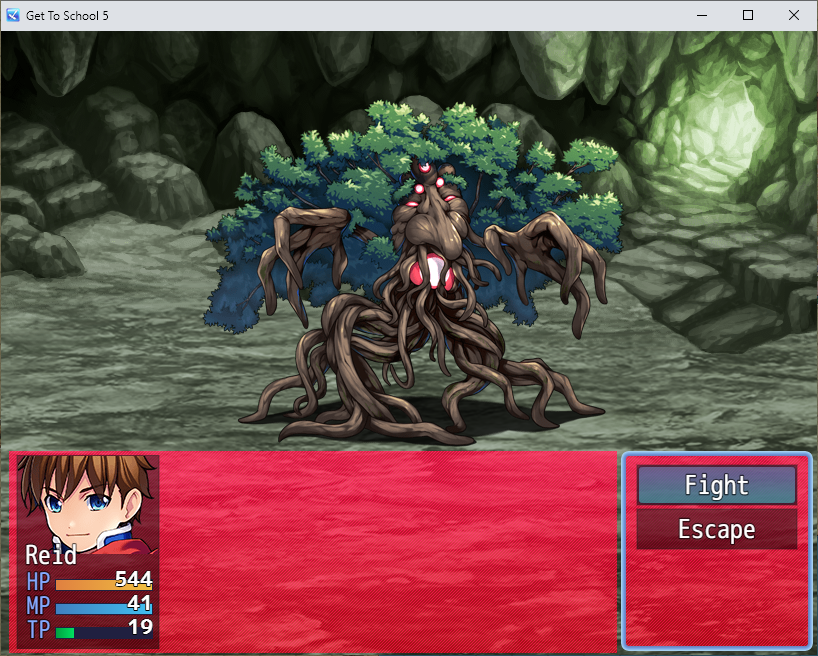This screenshot has height=656, width=818.
Task: Choose the Fight command
Action: pos(716,486)
